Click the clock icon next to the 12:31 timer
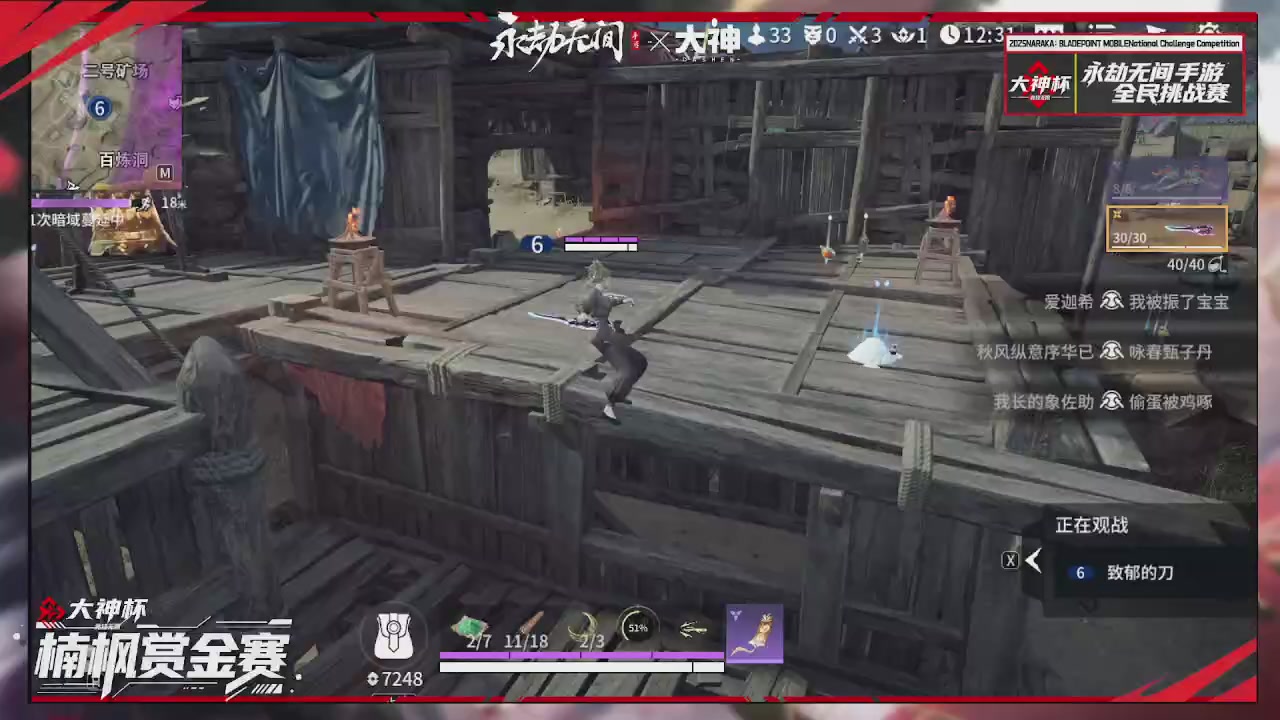Screen dimensions: 1280x720 click(950, 36)
